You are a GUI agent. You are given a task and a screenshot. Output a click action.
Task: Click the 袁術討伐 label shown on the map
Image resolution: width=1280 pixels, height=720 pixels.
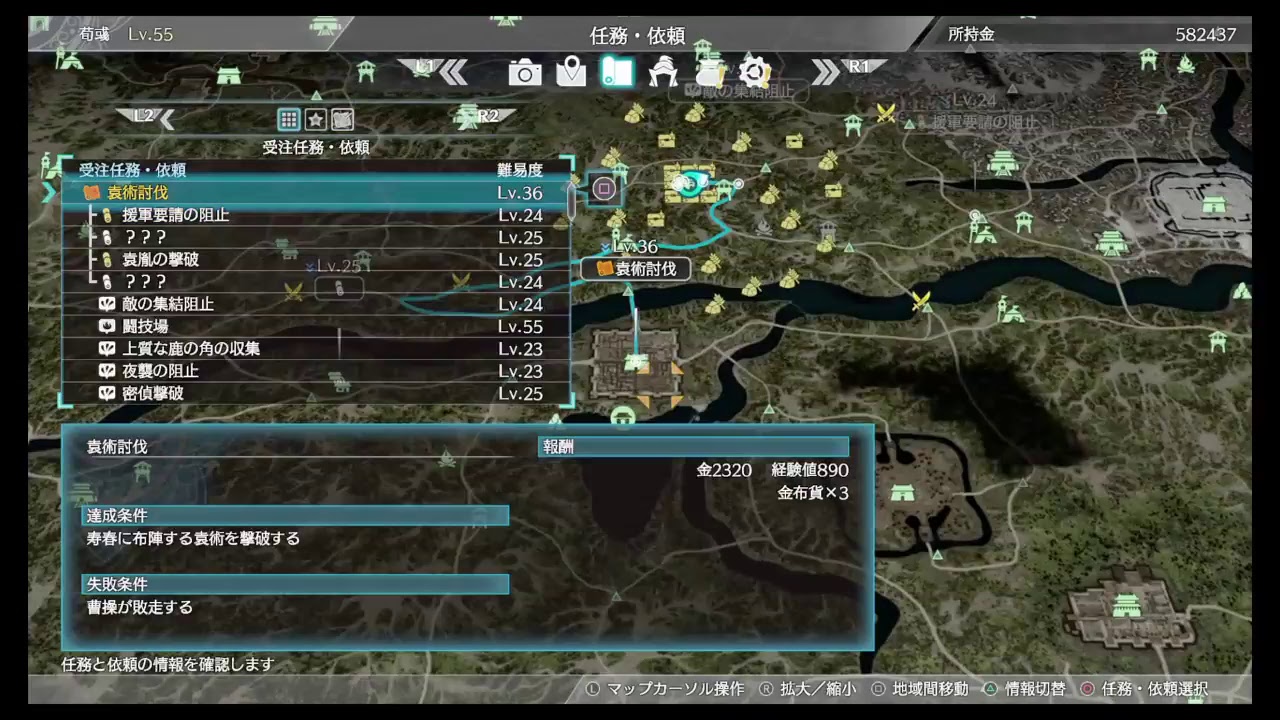click(645, 268)
